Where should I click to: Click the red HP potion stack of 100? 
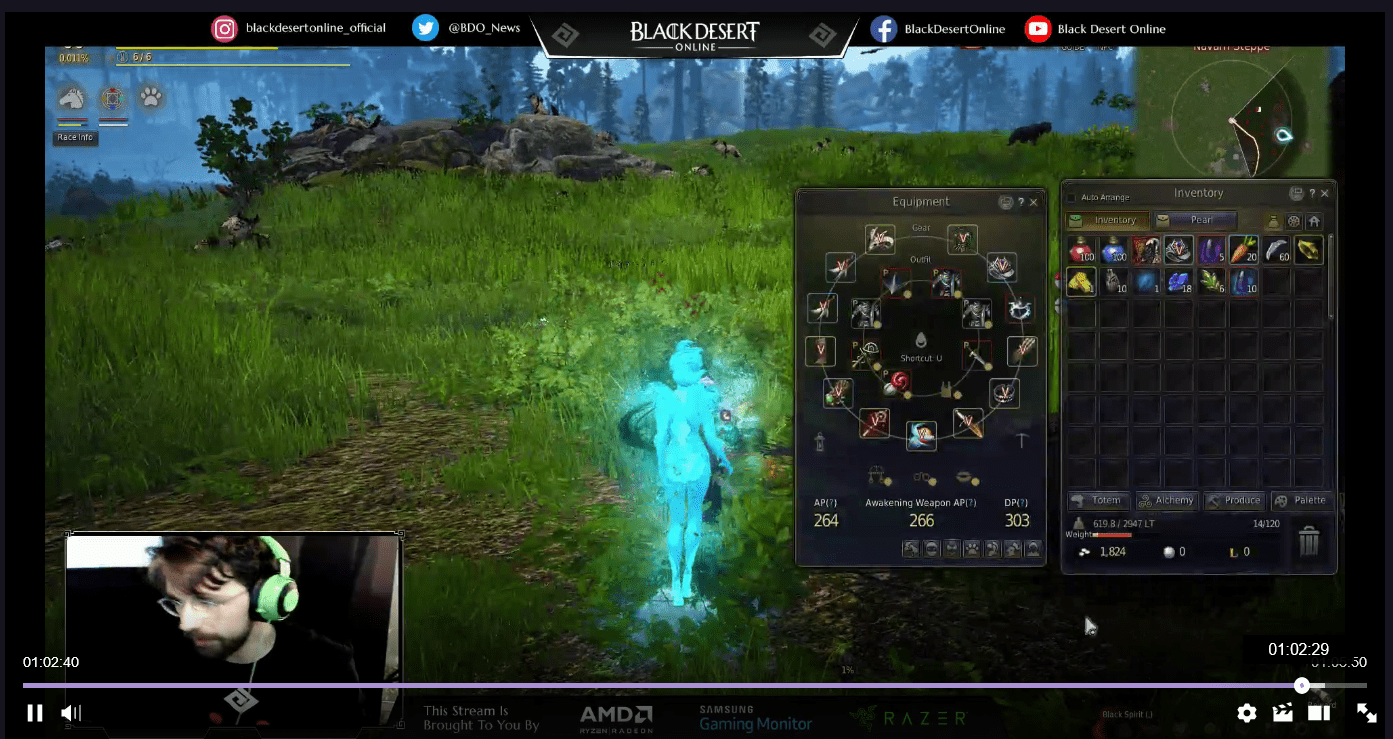(1081, 249)
